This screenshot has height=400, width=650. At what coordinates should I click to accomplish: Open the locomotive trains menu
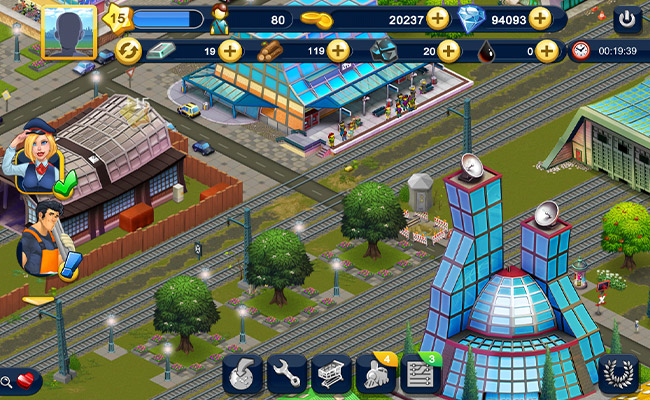(376, 374)
